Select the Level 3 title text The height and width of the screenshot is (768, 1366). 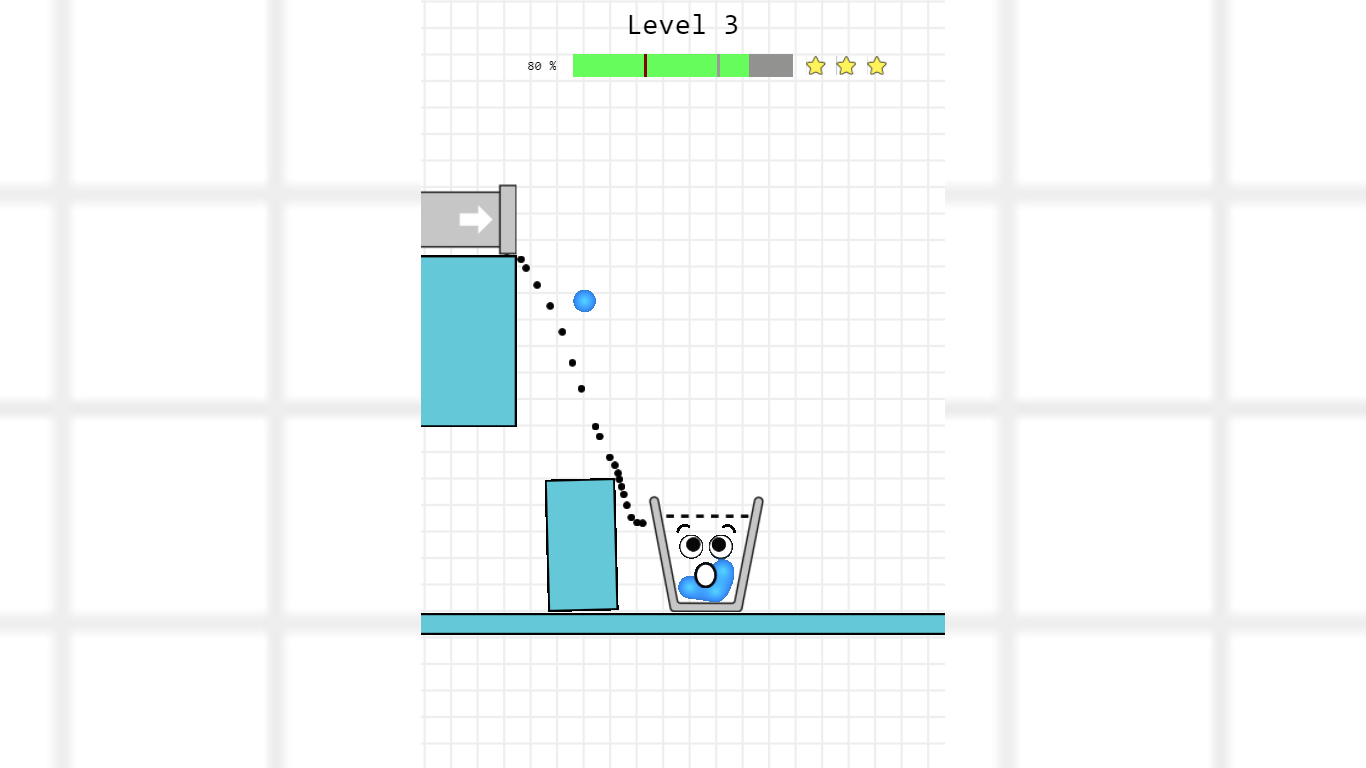[683, 24]
